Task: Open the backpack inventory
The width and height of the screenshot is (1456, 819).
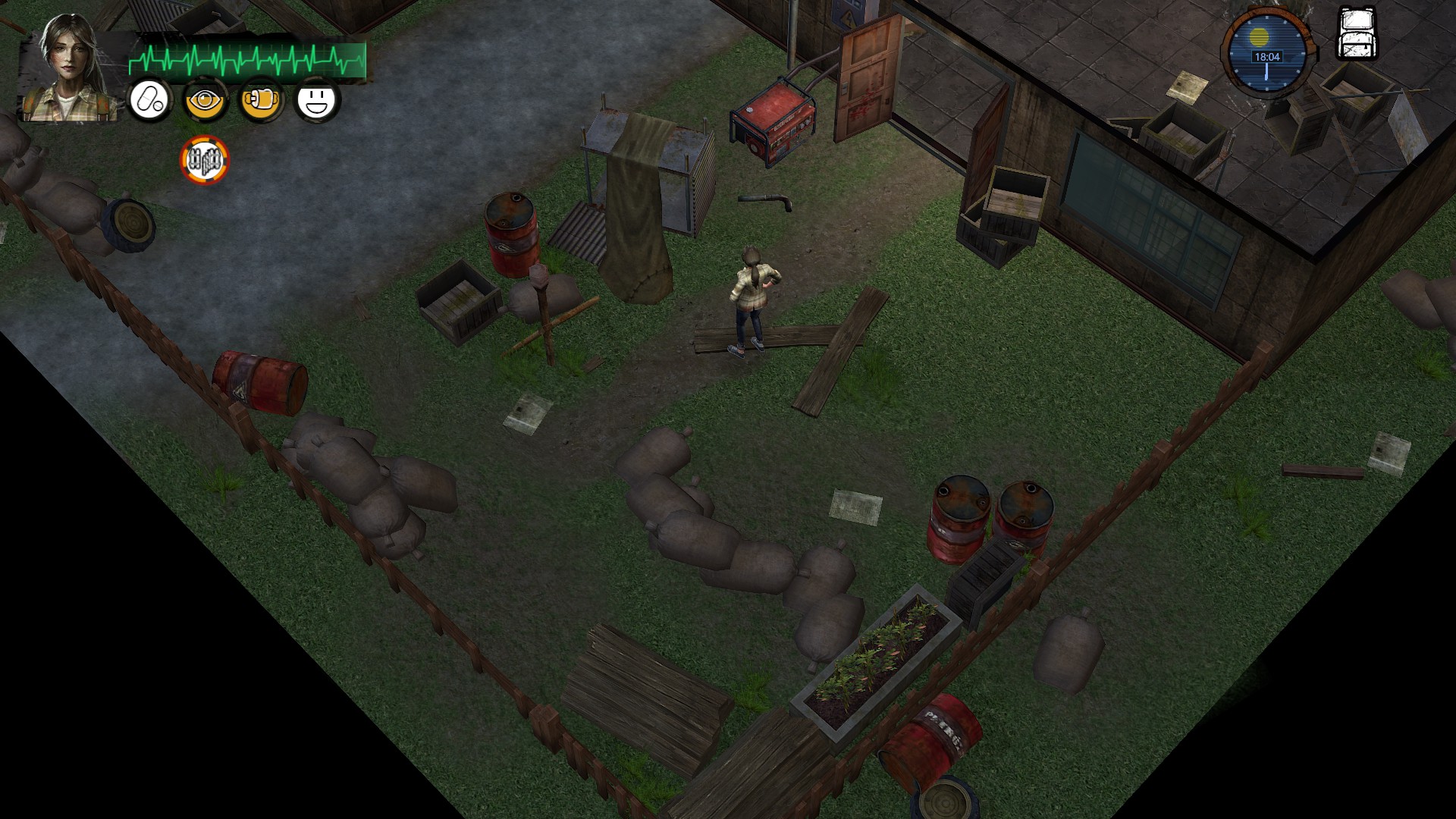Action: 1356,34
